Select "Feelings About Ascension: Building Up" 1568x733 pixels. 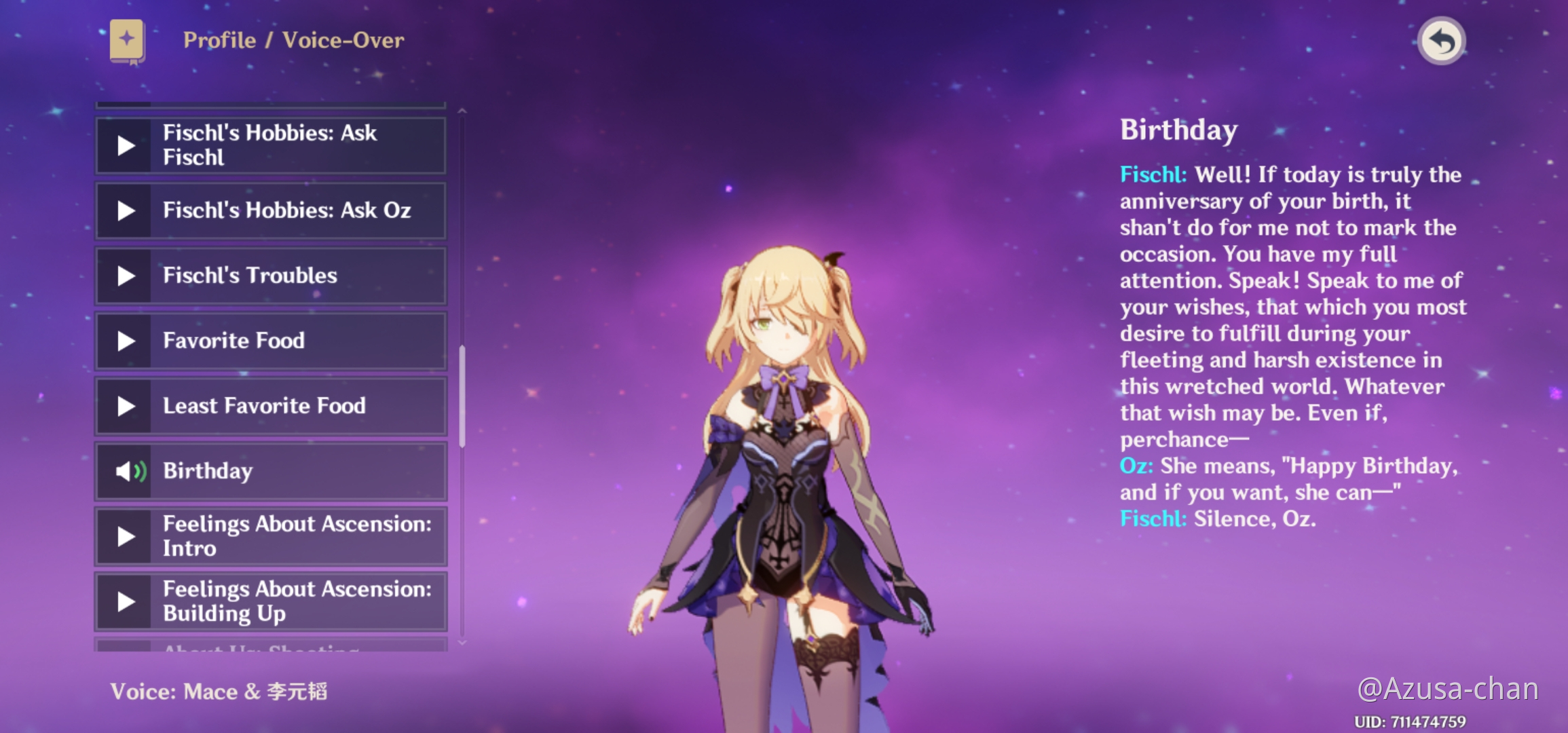point(272,601)
